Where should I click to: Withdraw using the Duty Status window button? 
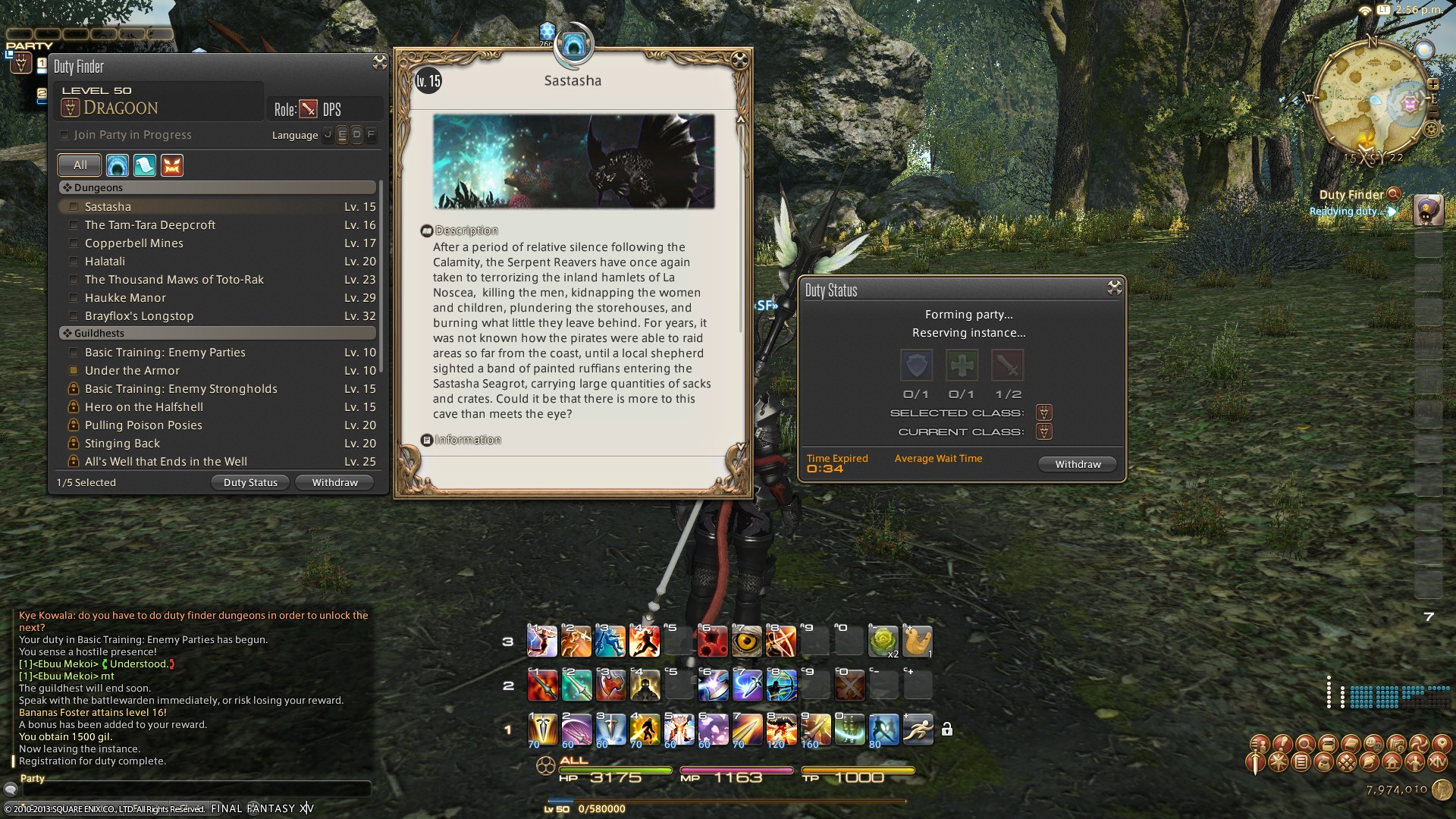coord(1077,464)
